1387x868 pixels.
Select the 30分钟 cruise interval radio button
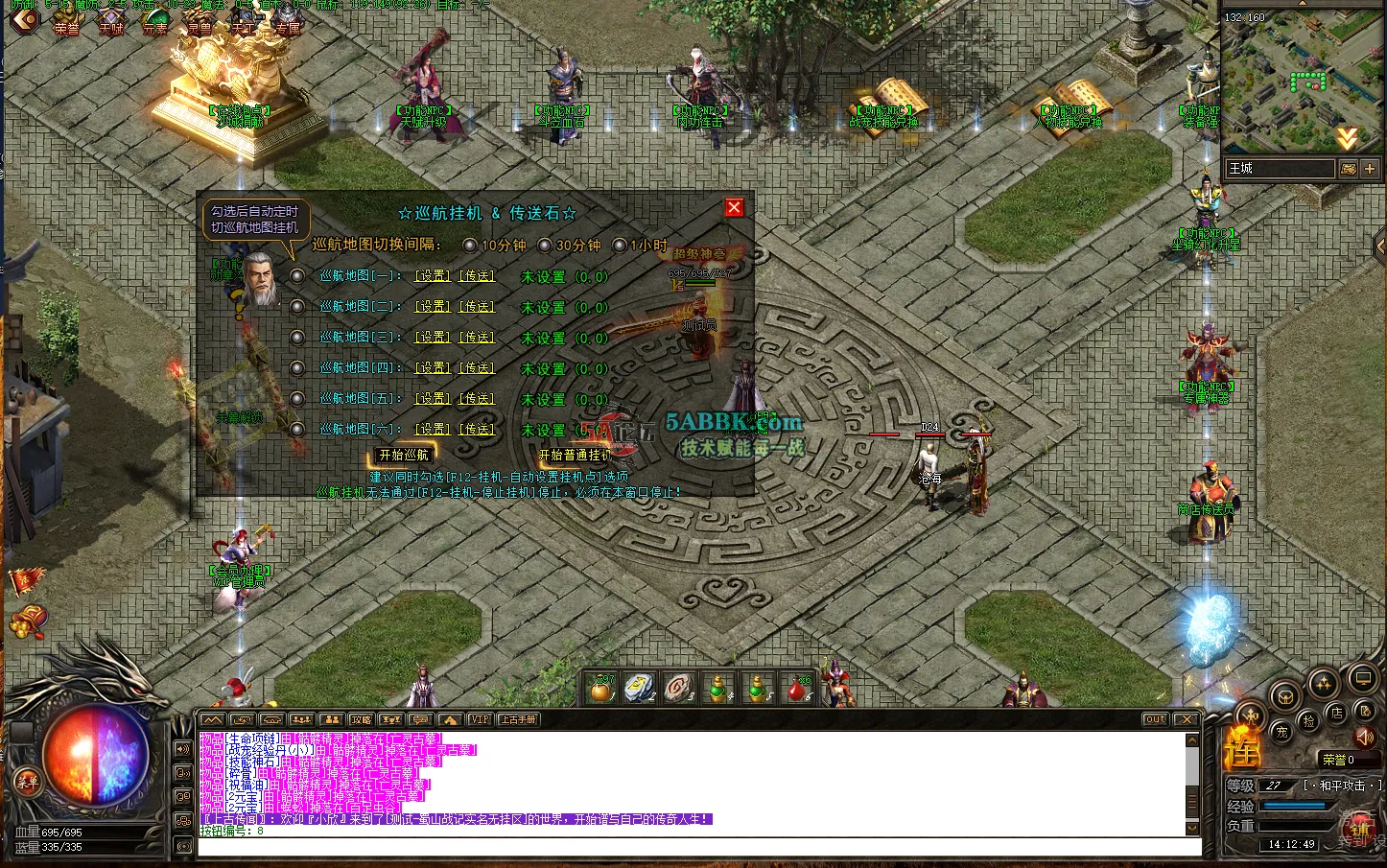545,246
